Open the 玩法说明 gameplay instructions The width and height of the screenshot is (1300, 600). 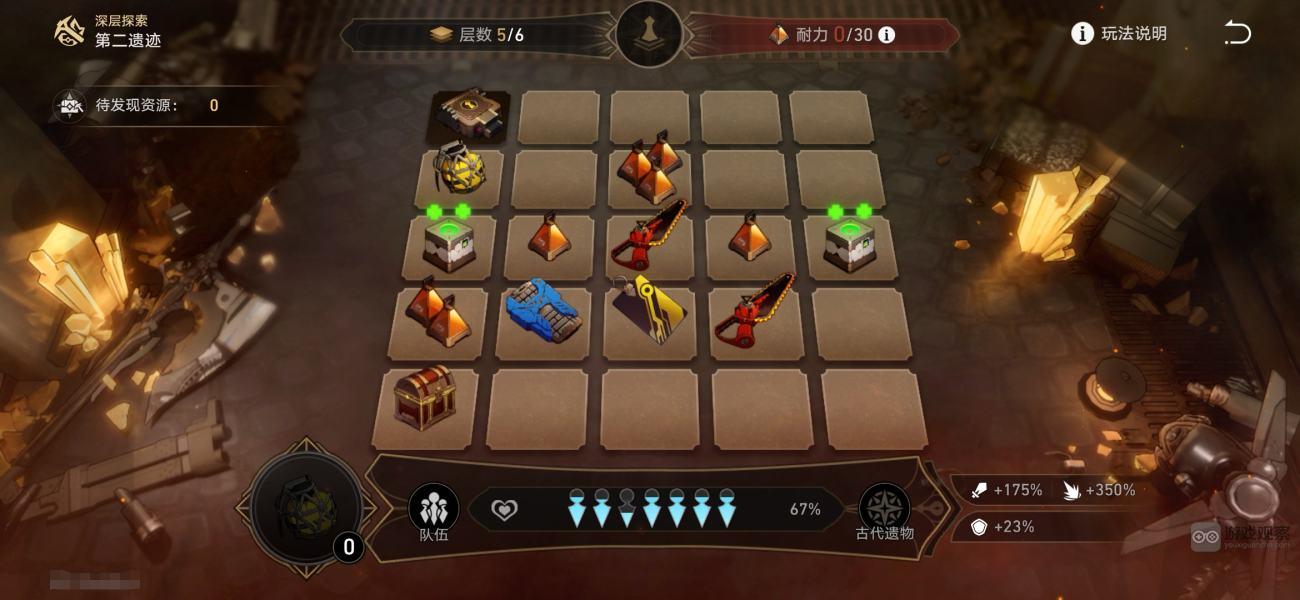pyautogui.click(x=1119, y=34)
